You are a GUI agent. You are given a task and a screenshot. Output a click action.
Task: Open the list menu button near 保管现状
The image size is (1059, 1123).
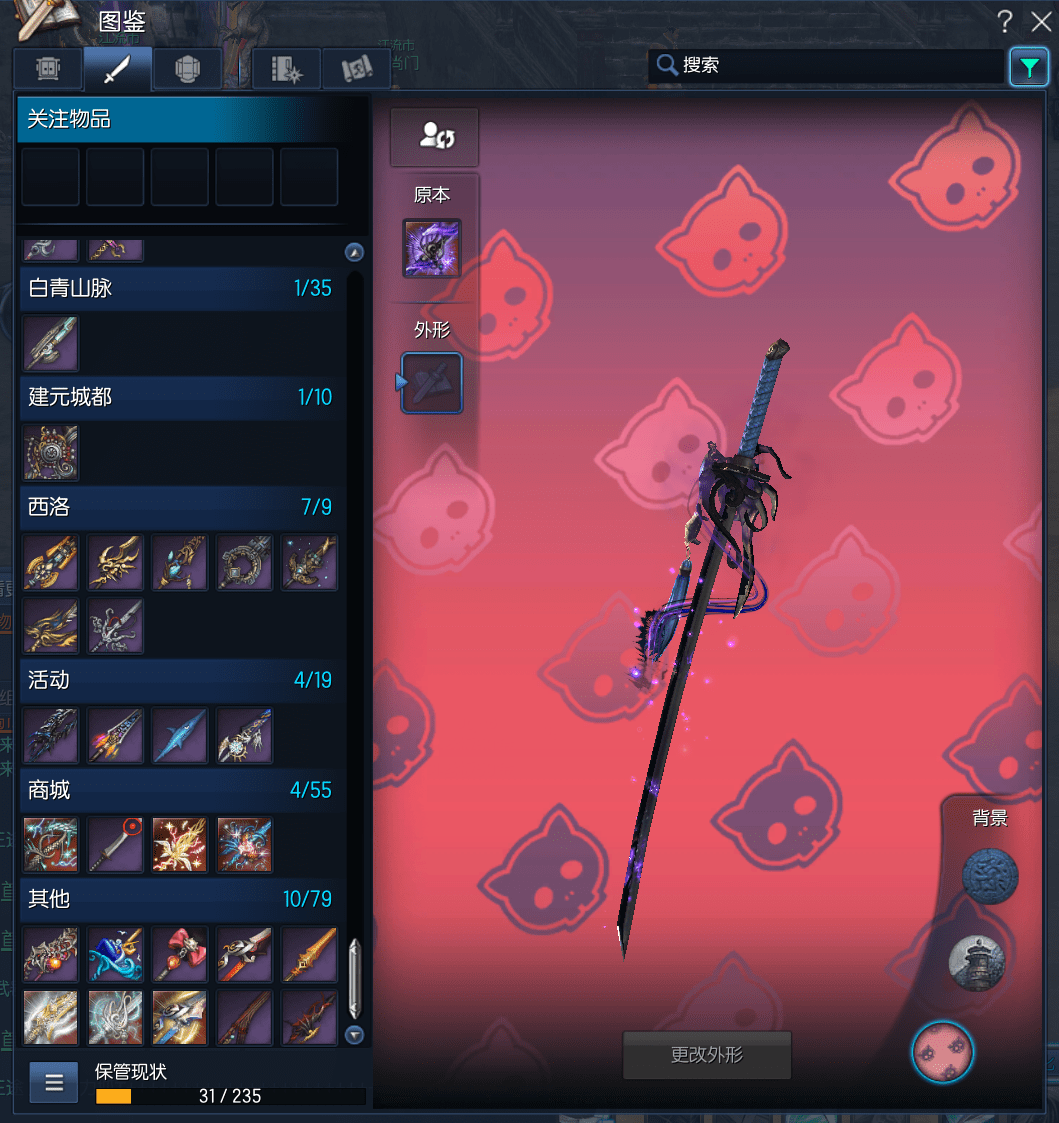pyautogui.click(x=54, y=1081)
